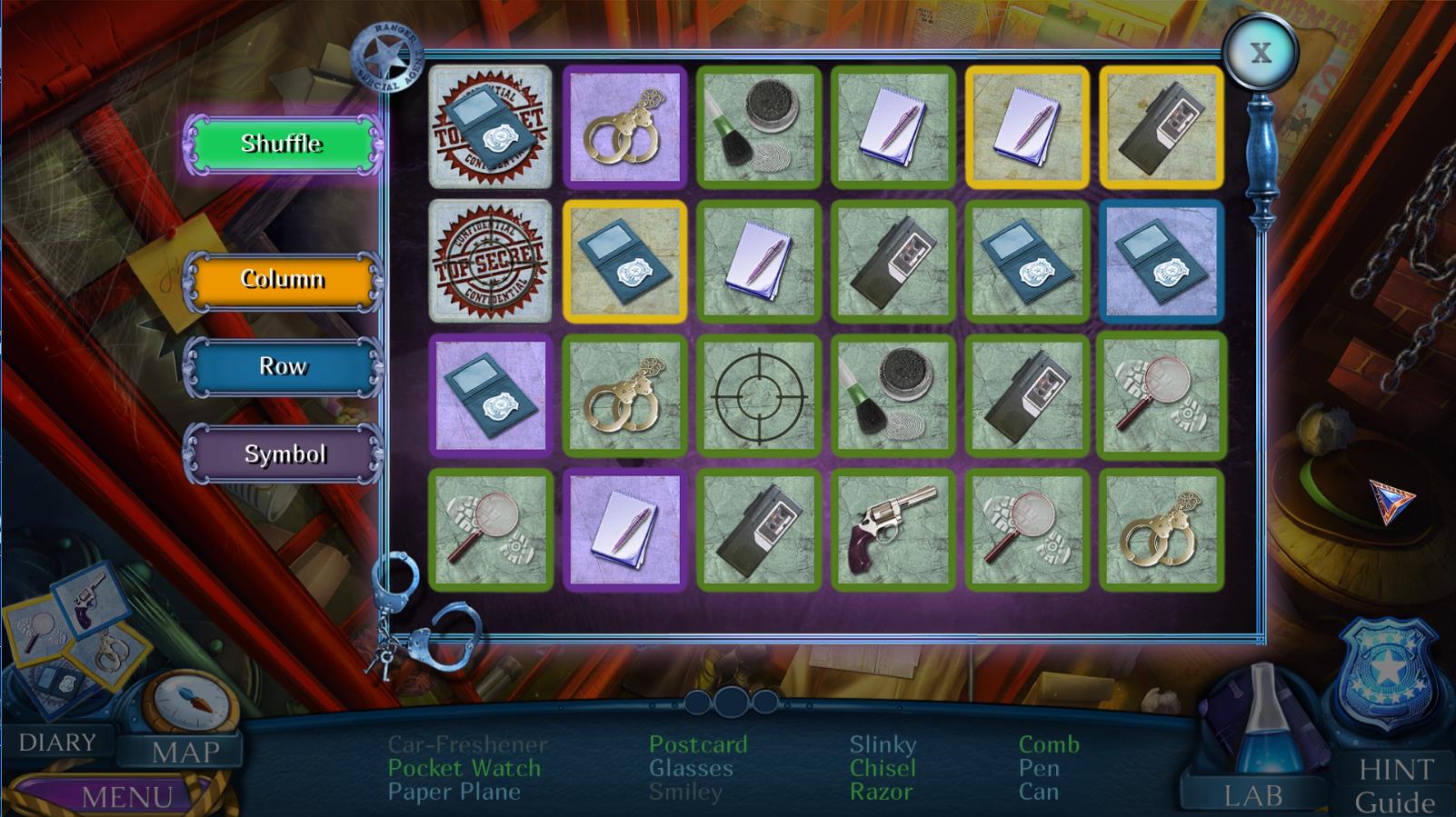Open the Guide

click(x=1395, y=802)
